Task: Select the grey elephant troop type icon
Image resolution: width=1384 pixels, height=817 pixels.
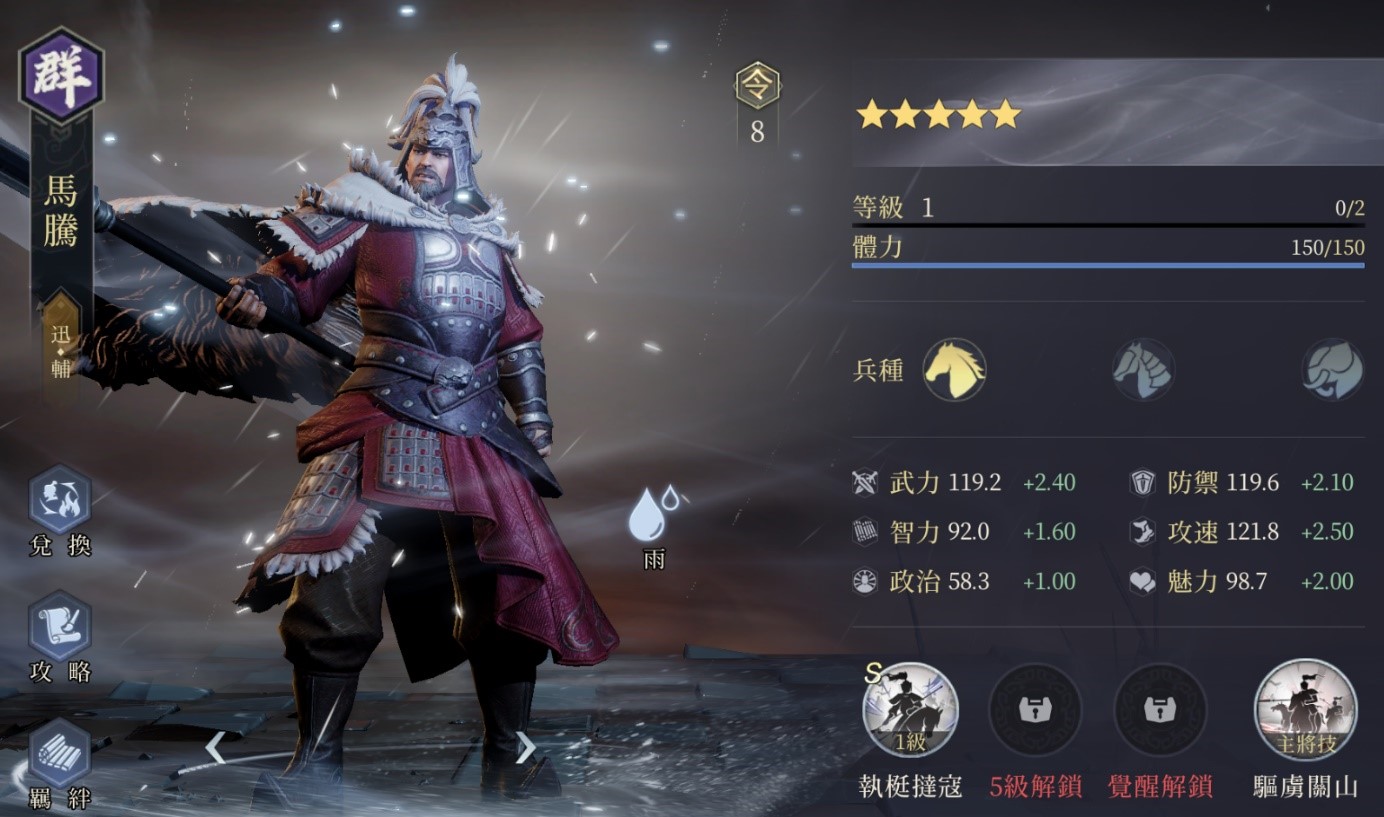Action: coord(1332,370)
